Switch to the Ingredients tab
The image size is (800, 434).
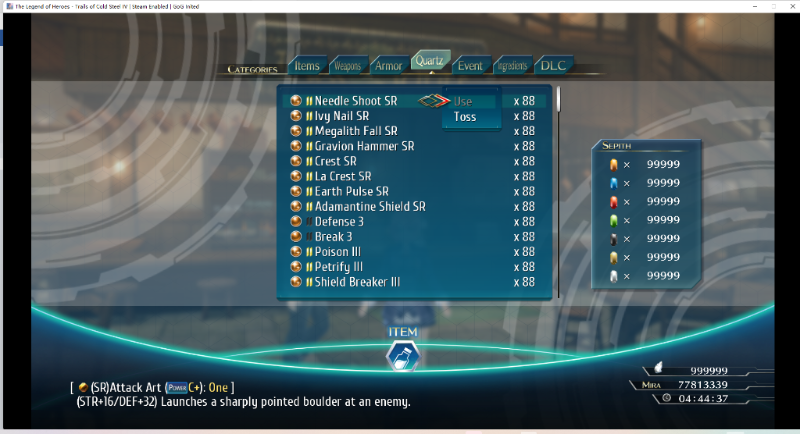tap(511, 66)
